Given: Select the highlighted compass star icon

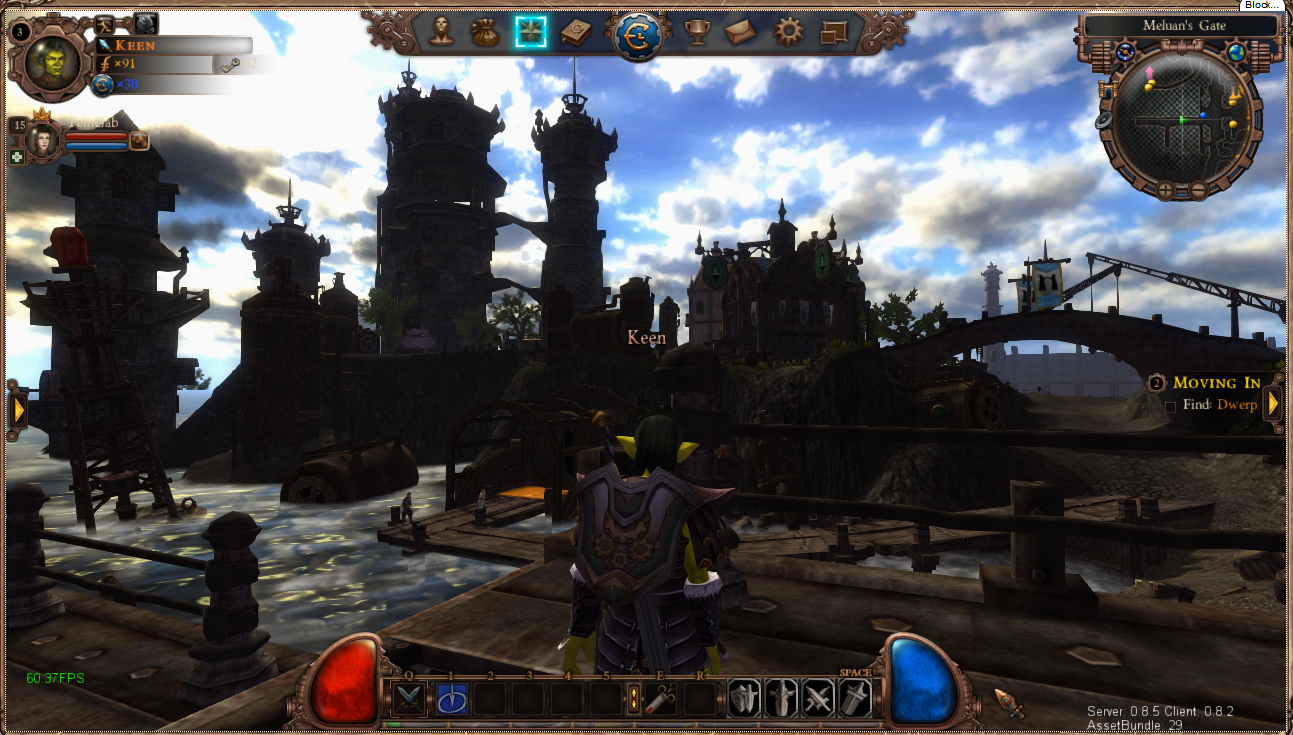Looking at the screenshot, I should coord(530,32).
